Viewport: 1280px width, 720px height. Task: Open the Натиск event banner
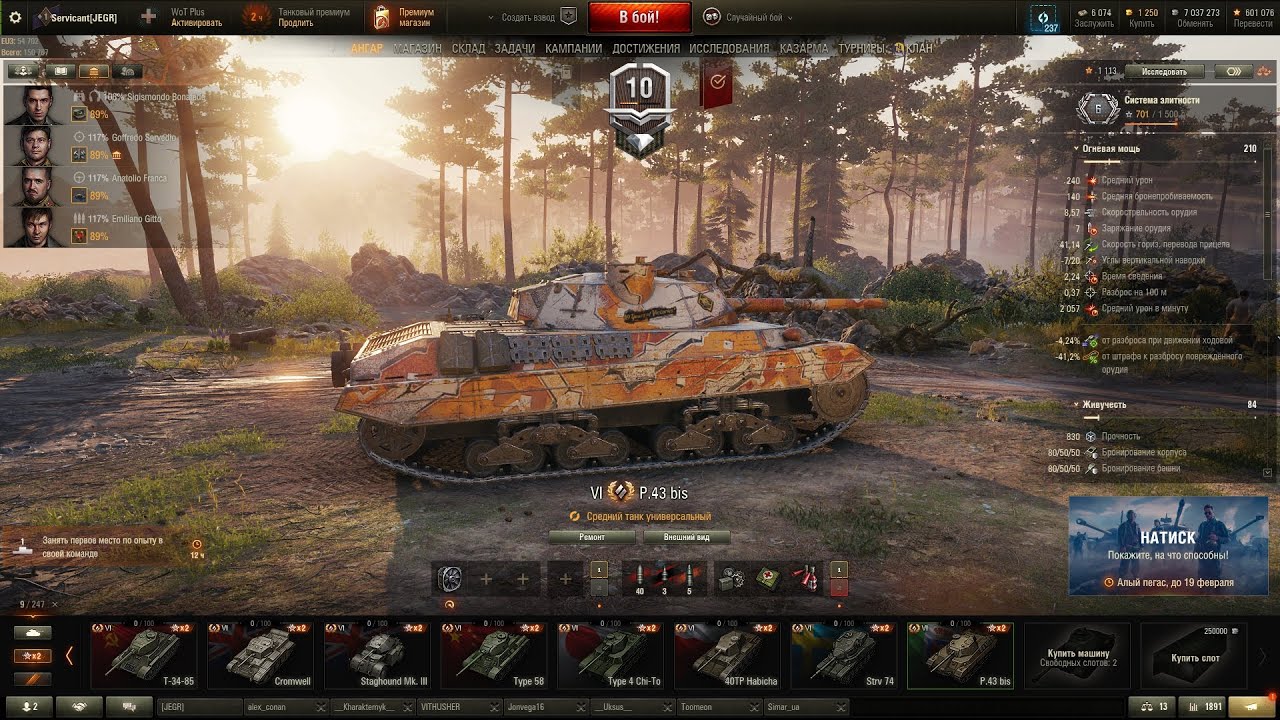pos(1168,545)
